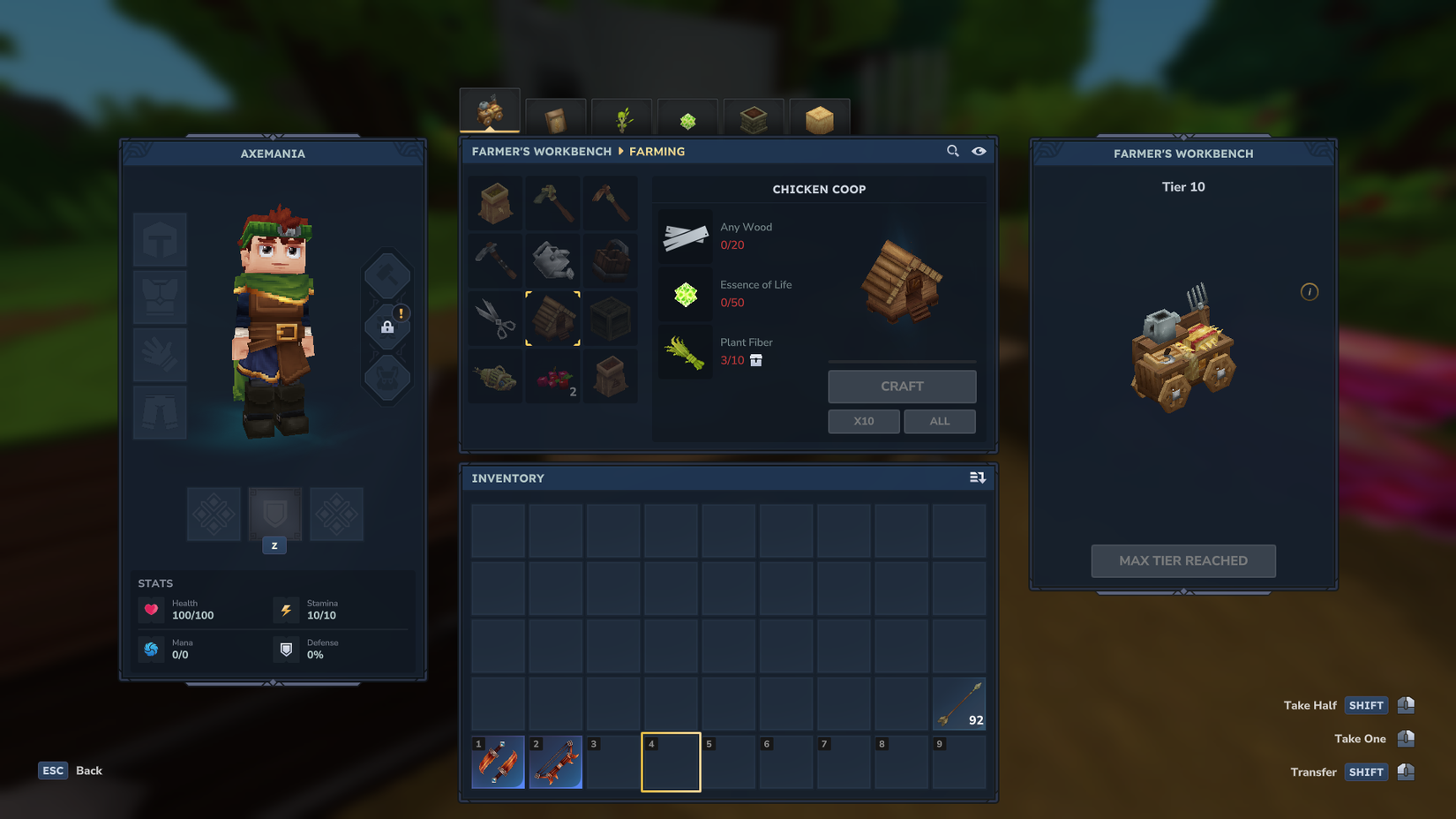Image resolution: width=1456 pixels, height=819 pixels.
Task: Open search in the Farmer's Workbench panel
Action: (952, 151)
